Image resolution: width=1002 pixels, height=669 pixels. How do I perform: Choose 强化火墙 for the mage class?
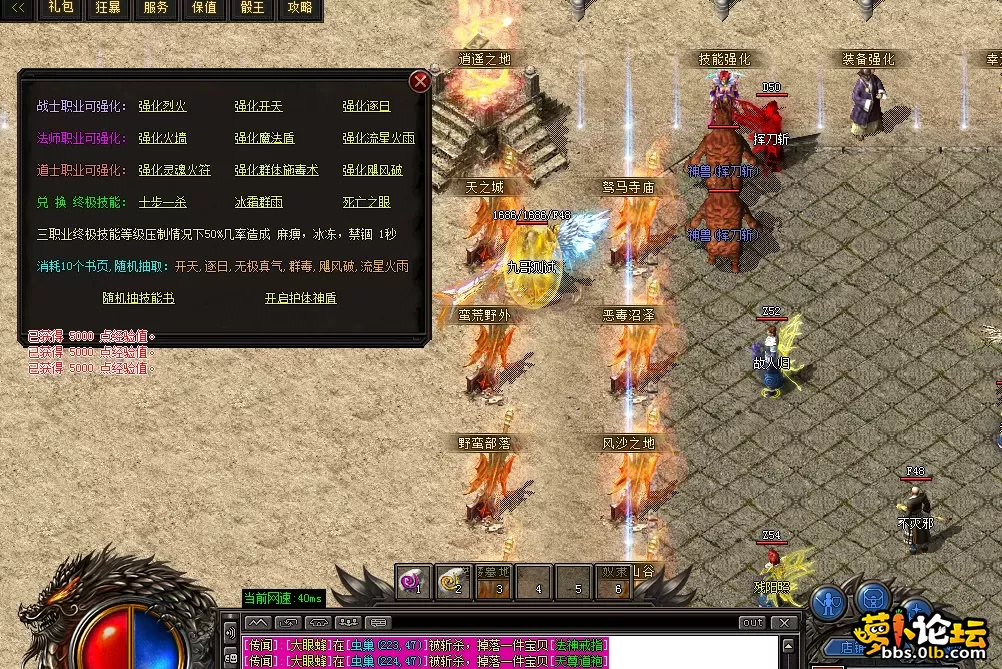click(162, 138)
